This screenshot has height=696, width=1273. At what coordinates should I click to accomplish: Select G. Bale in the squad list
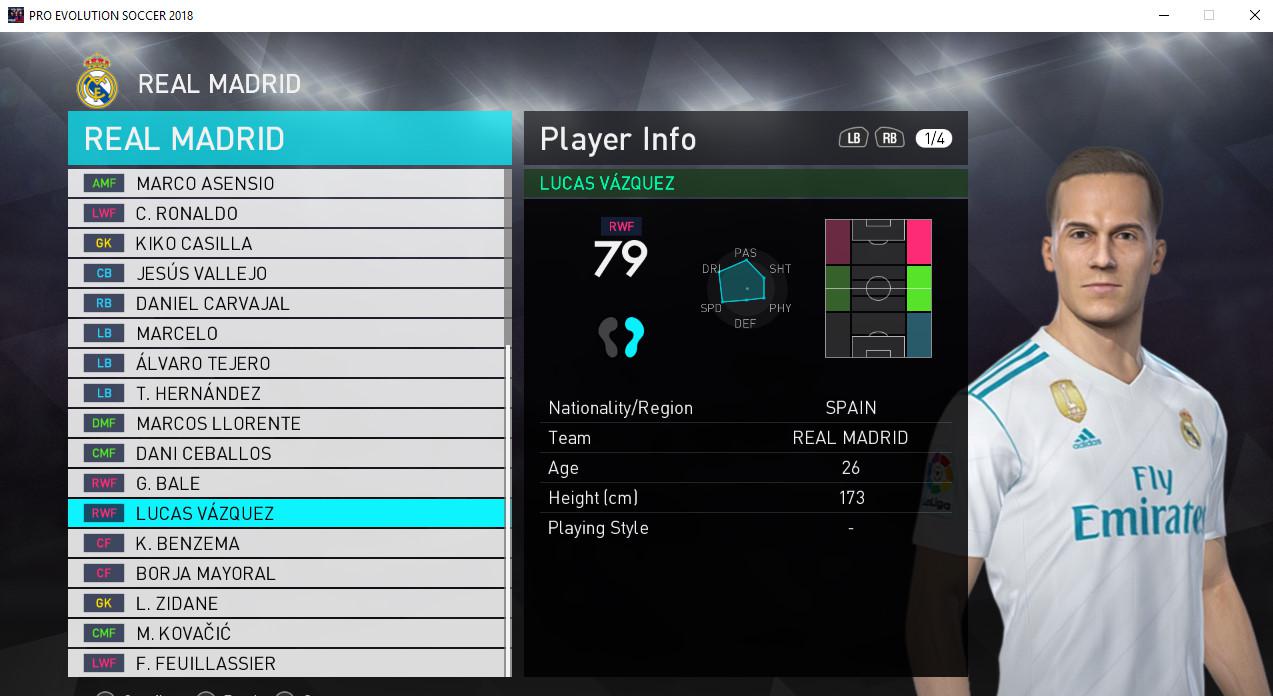click(x=286, y=483)
